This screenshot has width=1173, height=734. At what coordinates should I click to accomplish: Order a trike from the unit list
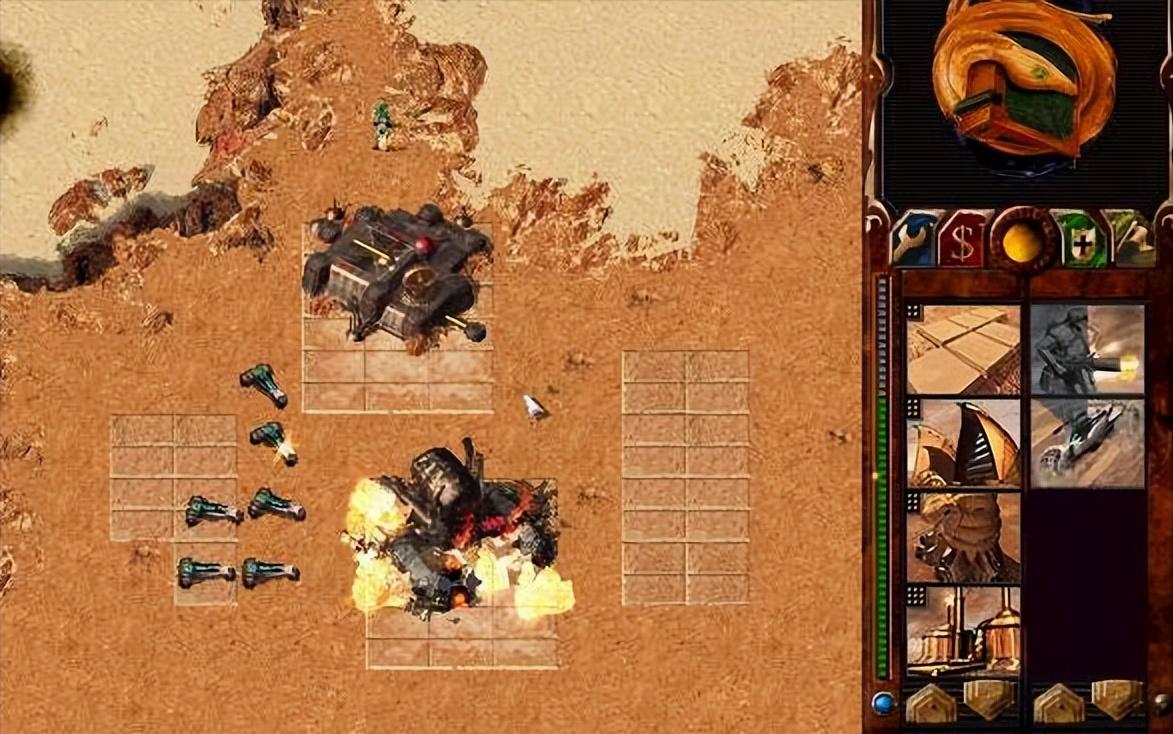(x=1088, y=443)
